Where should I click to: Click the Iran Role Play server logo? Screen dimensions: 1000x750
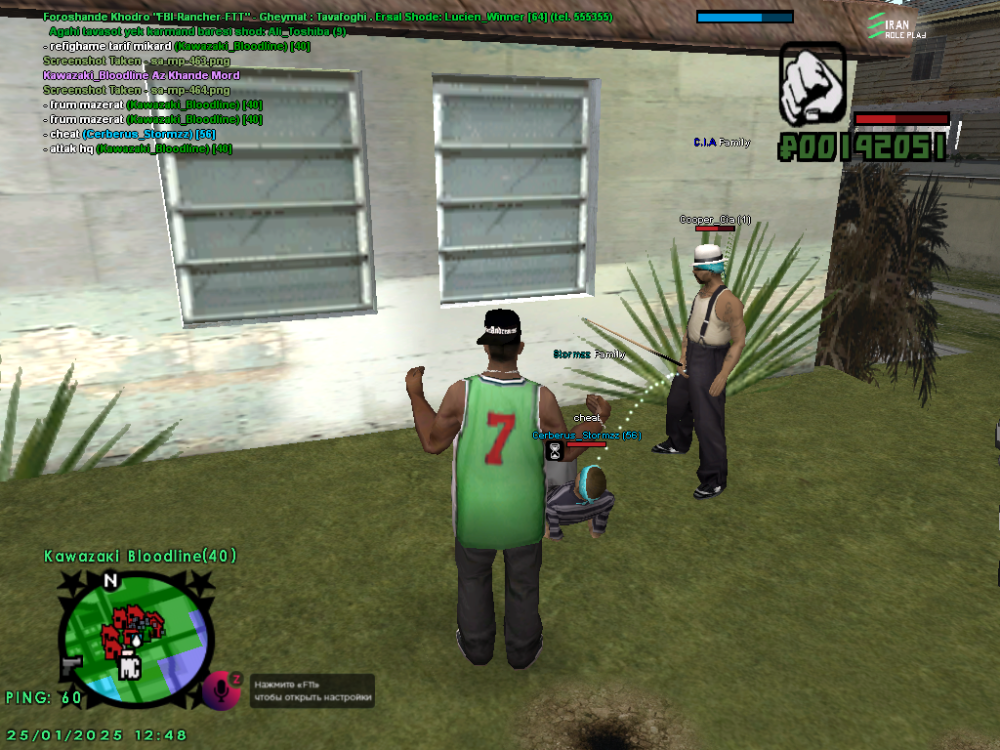coord(897,26)
